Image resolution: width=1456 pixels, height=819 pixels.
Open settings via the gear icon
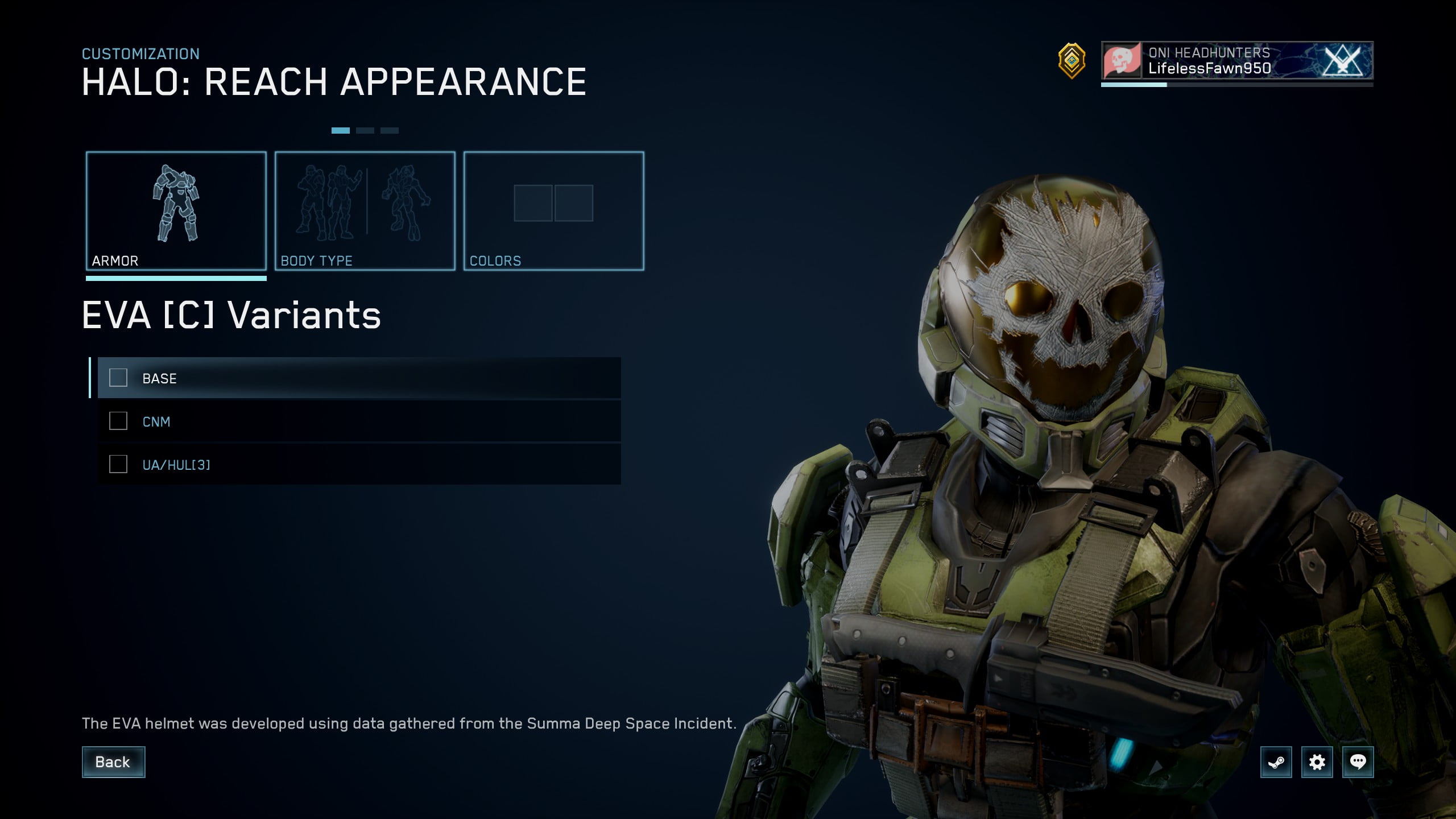click(x=1317, y=762)
